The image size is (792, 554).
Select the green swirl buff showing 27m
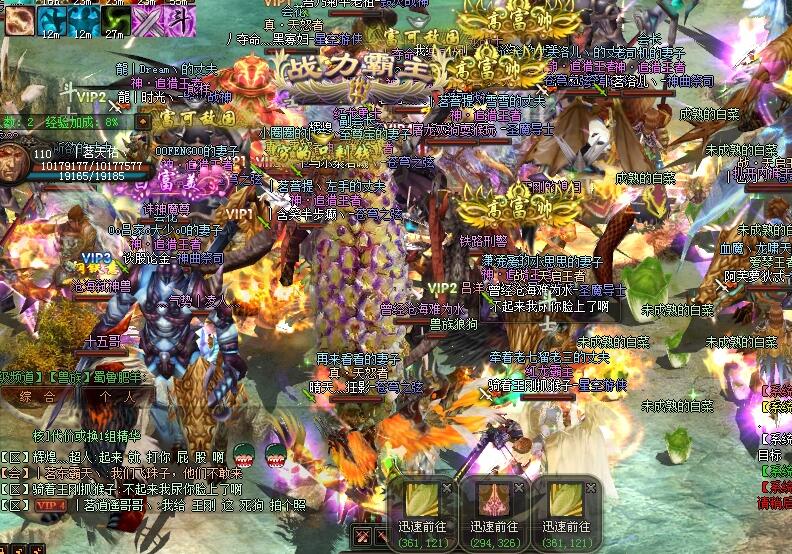pos(114,20)
